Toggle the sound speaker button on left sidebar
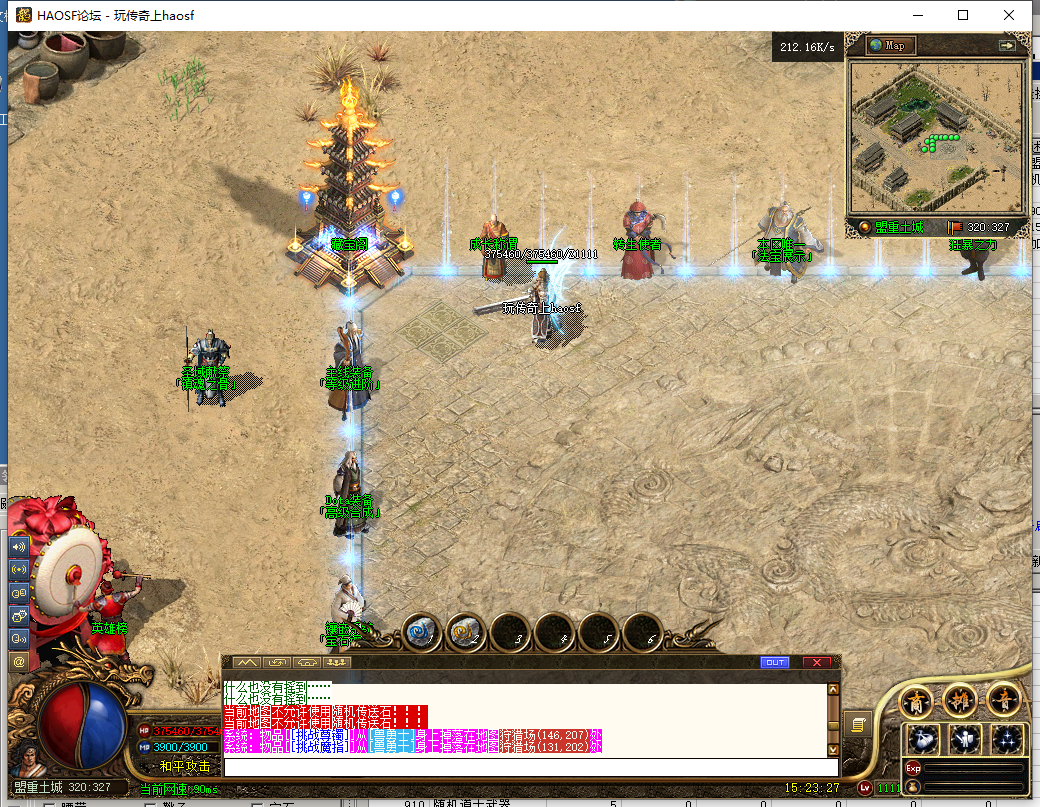This screenshot has height=807, width=1040. pyautogui.click(x=18, y=547)
